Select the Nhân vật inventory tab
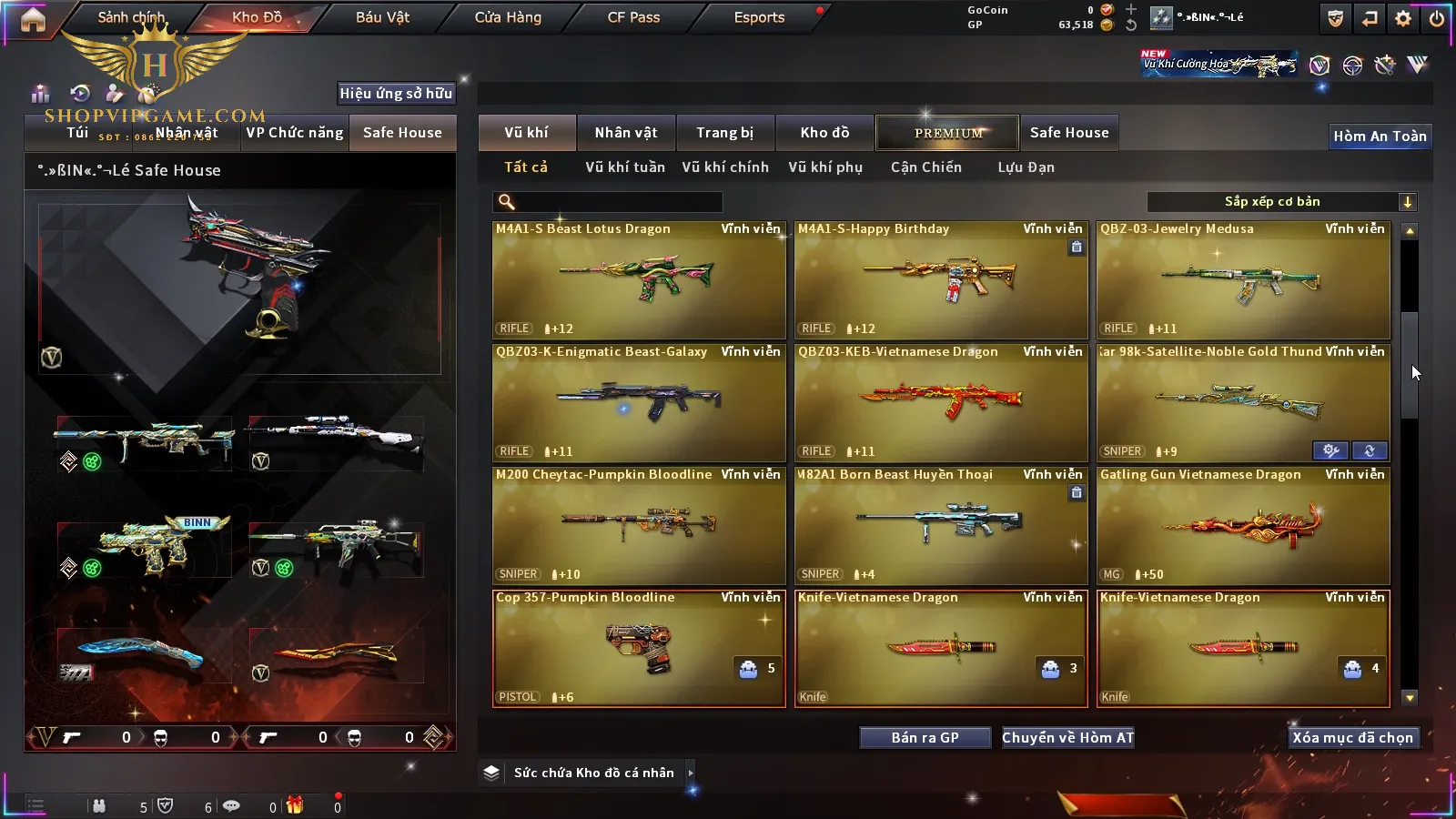Viewport: 1456px width, 819px height. (626, 133)
